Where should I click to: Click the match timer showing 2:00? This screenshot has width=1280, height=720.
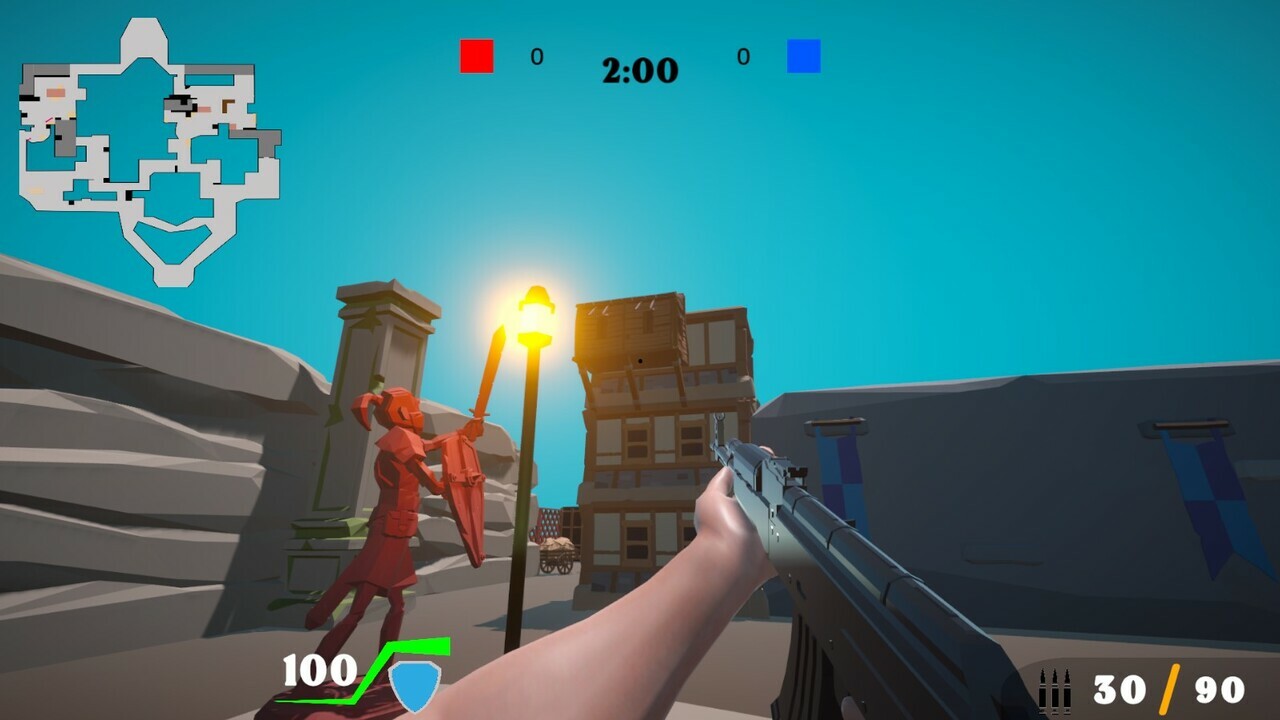639,70
